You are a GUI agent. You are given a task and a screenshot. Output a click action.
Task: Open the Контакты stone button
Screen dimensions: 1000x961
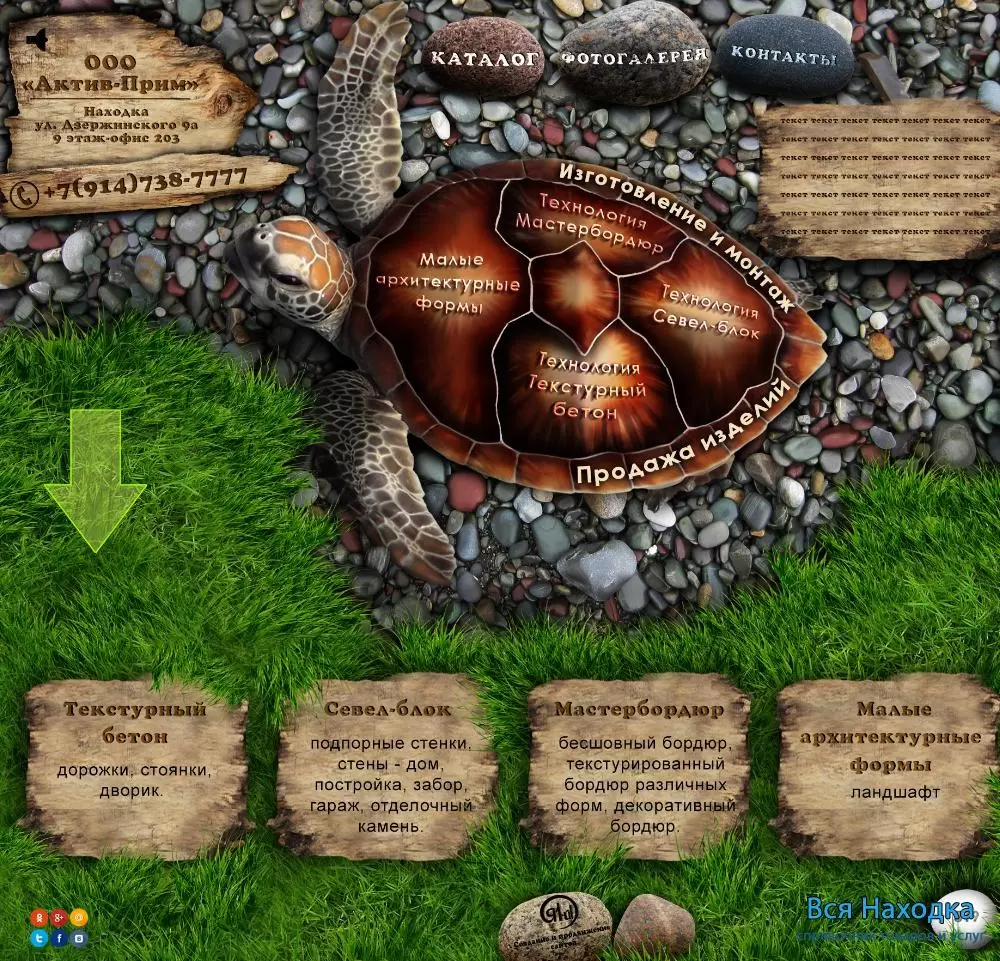pyautogui.click(x=784, y=56)
